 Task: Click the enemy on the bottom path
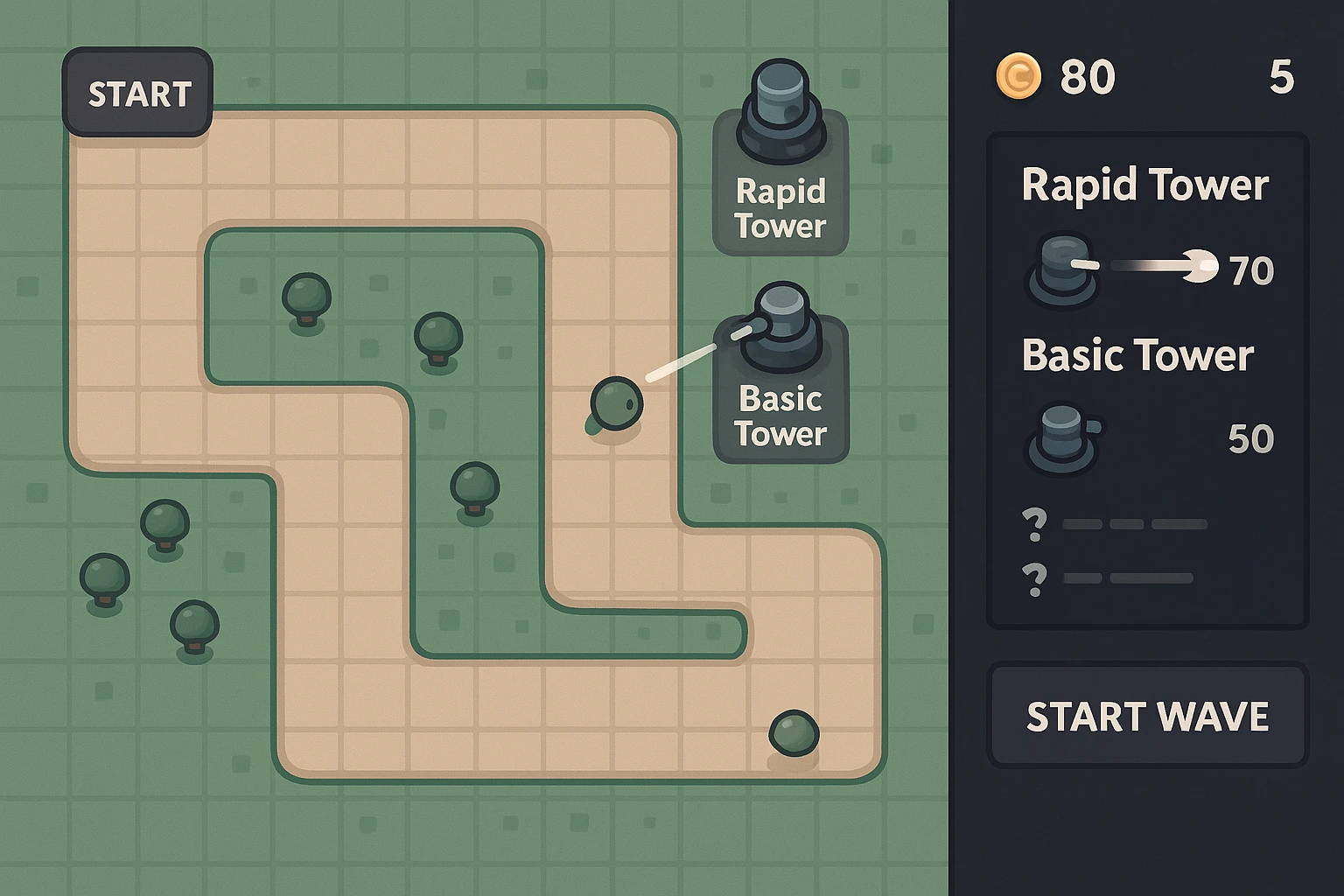tap(793, 735)
